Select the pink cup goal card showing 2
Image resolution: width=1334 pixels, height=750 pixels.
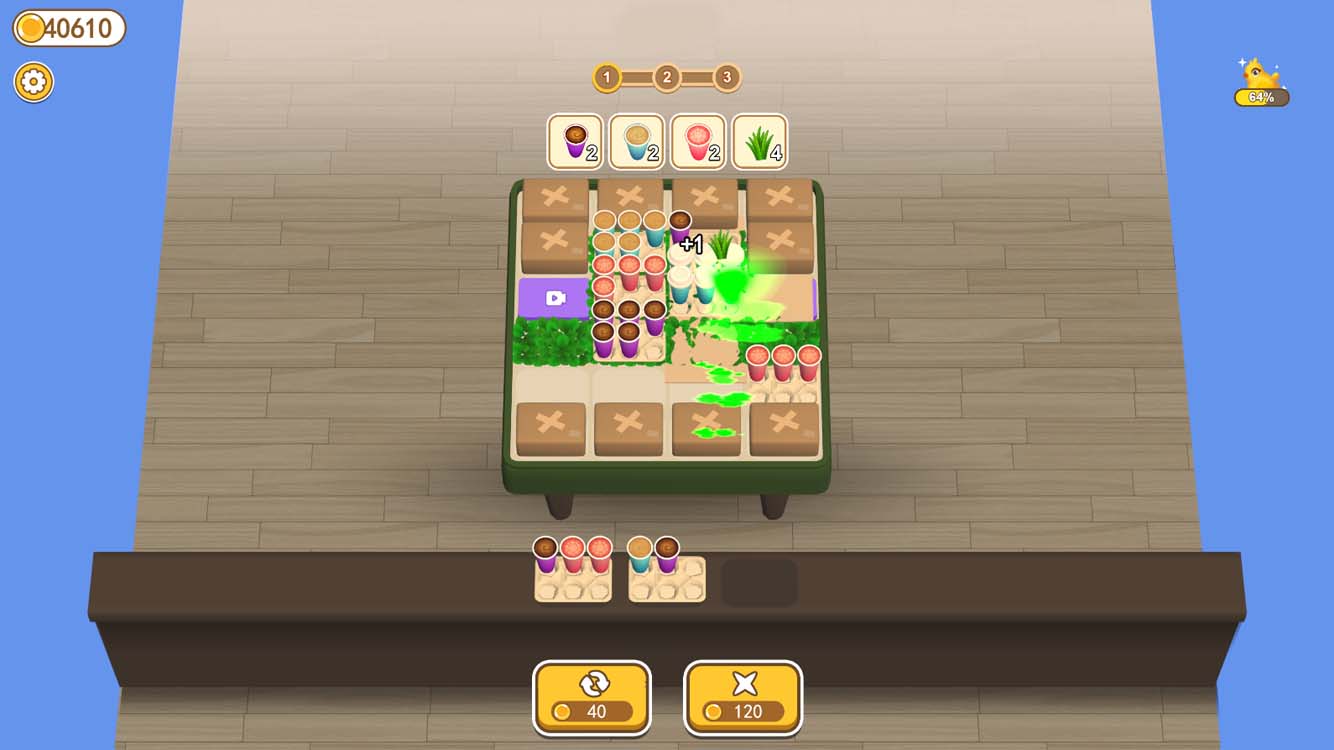[x=698, y=142]
